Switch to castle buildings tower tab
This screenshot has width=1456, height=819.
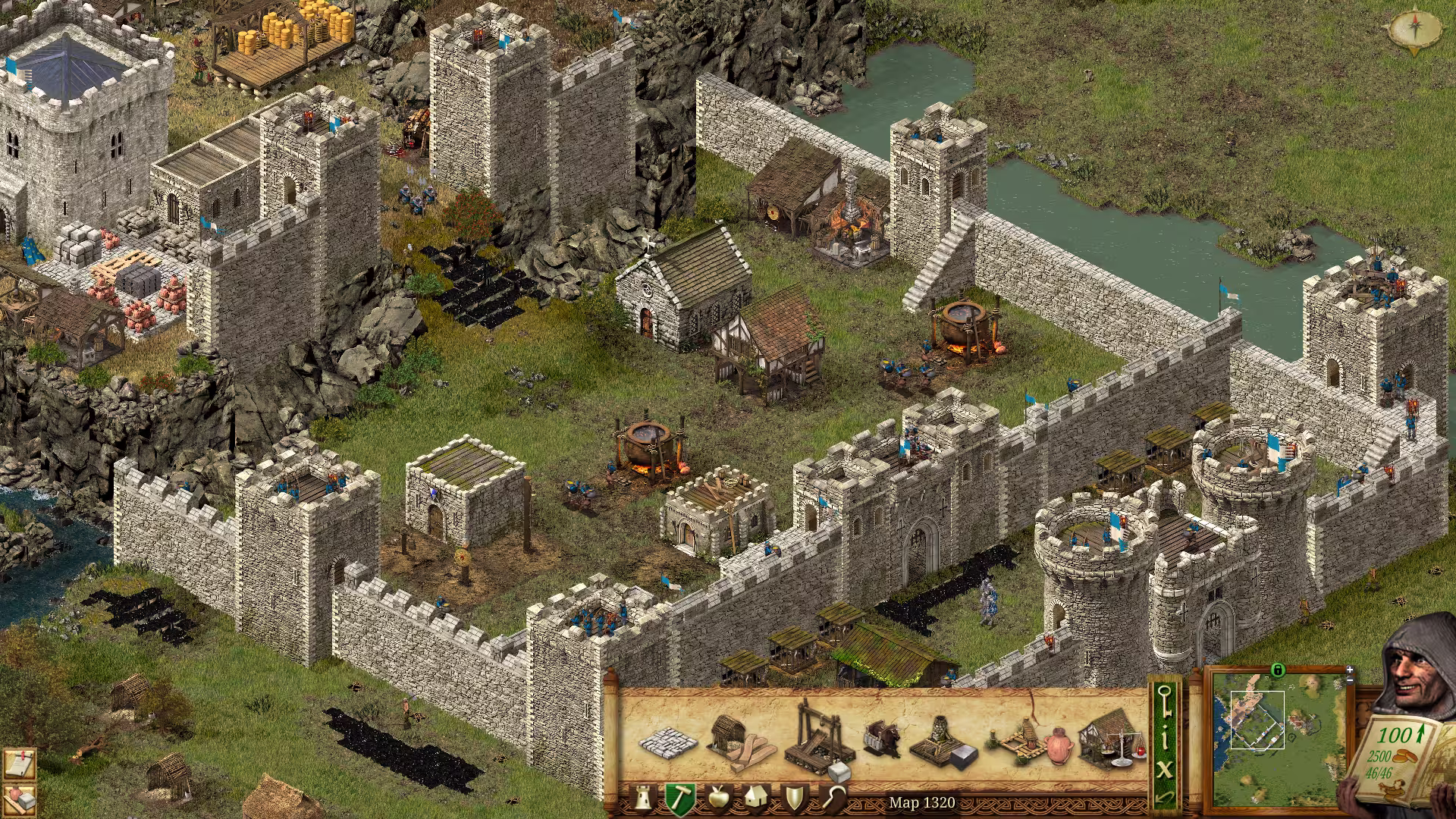tap(643, 799)
